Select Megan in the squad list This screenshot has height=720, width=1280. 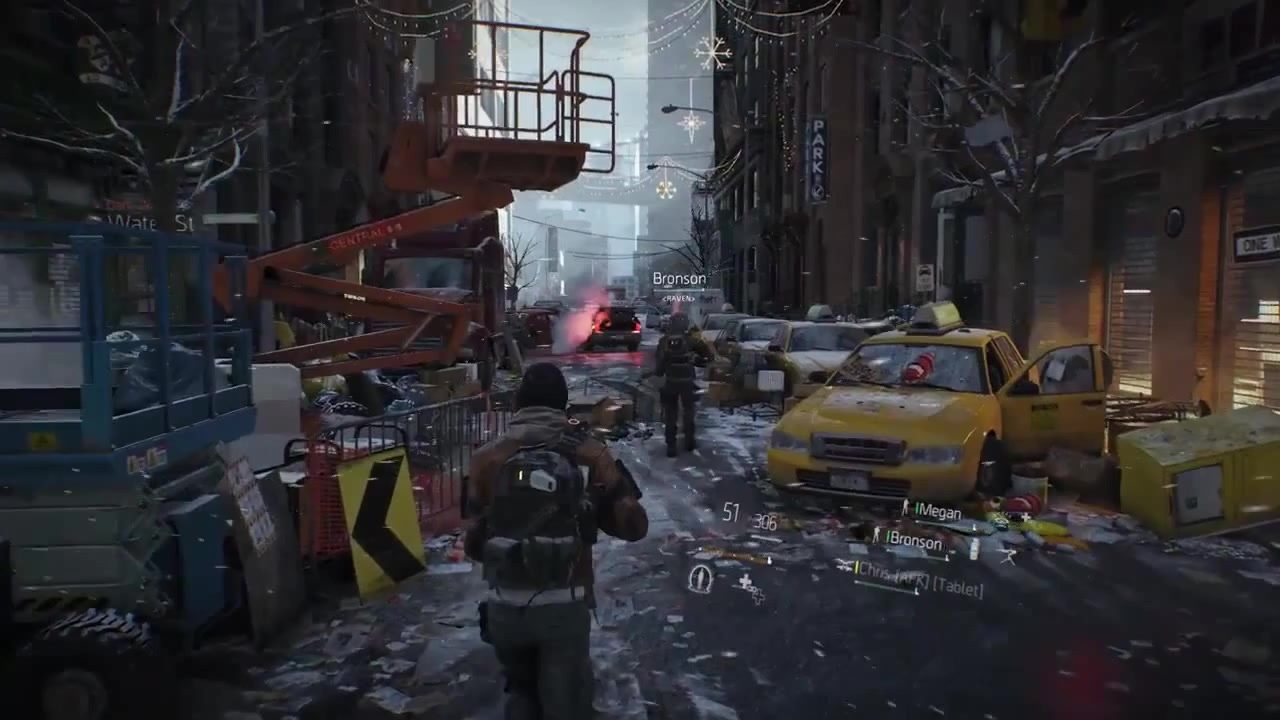pyautogui.click(x=937, y=511)
